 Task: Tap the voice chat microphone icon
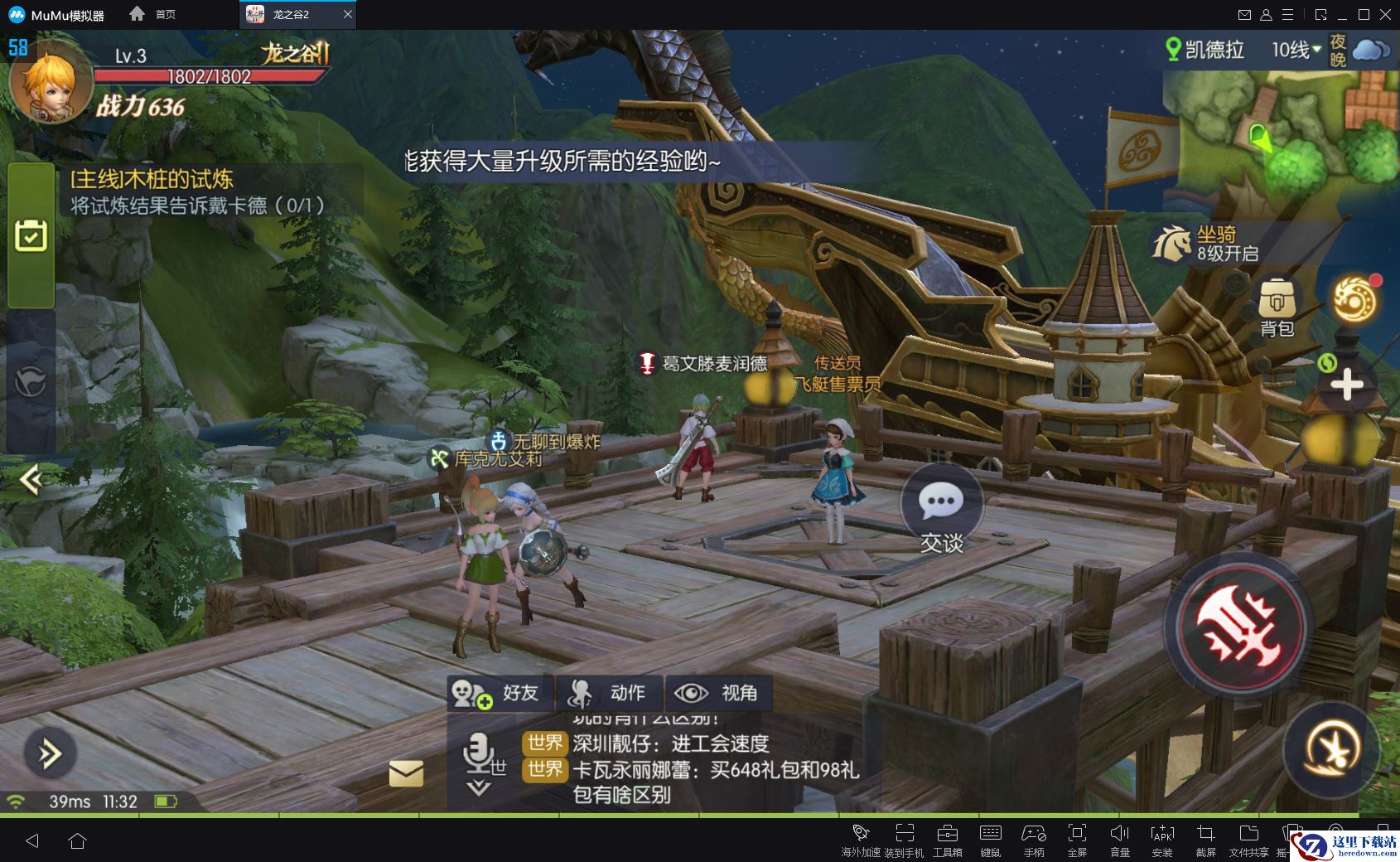coord(479,753)
